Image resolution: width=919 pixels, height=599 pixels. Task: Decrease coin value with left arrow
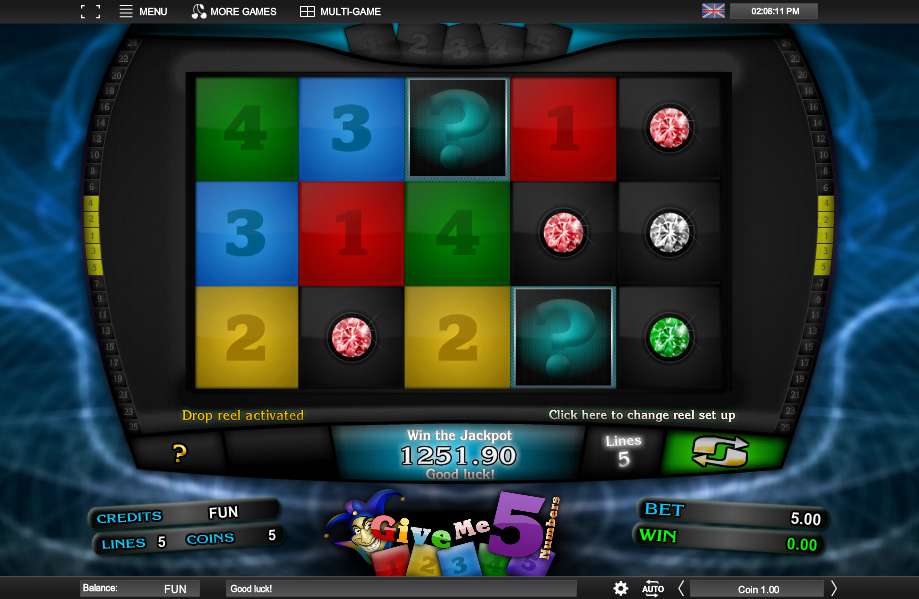681,588
